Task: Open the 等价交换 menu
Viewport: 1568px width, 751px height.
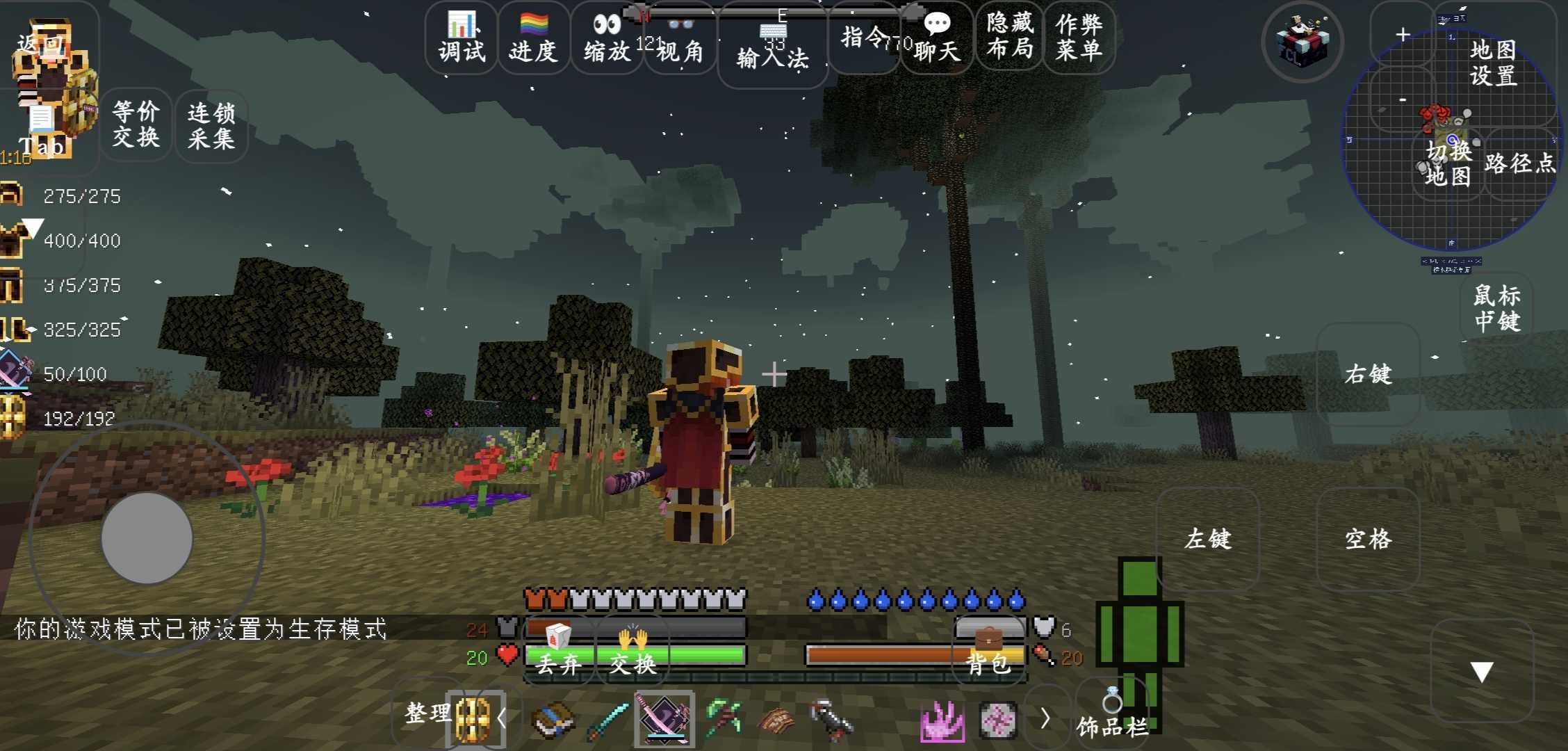Action: pyautogui.click(x=136, y=124)
